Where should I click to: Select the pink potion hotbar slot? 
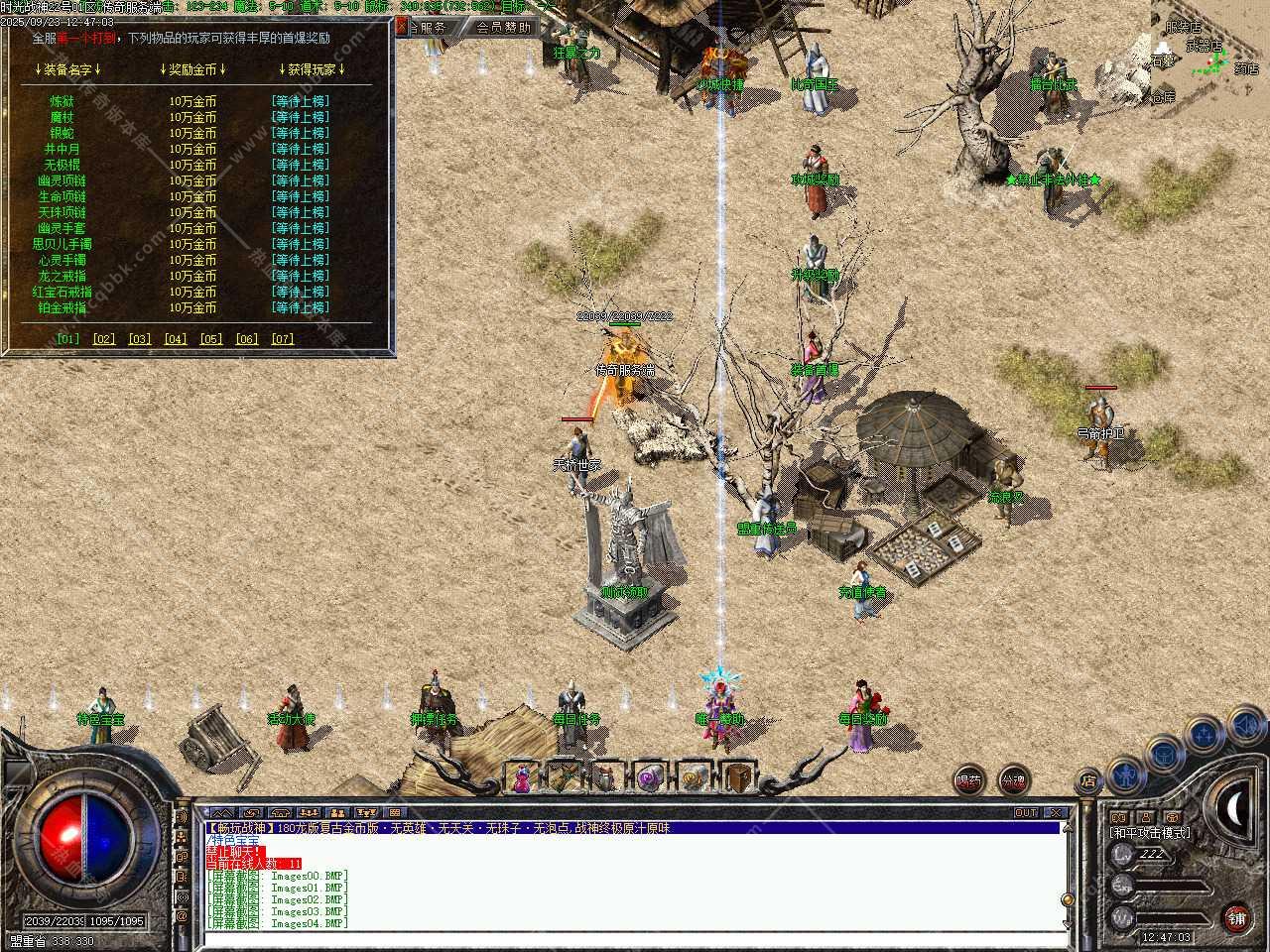click(522, 777)
